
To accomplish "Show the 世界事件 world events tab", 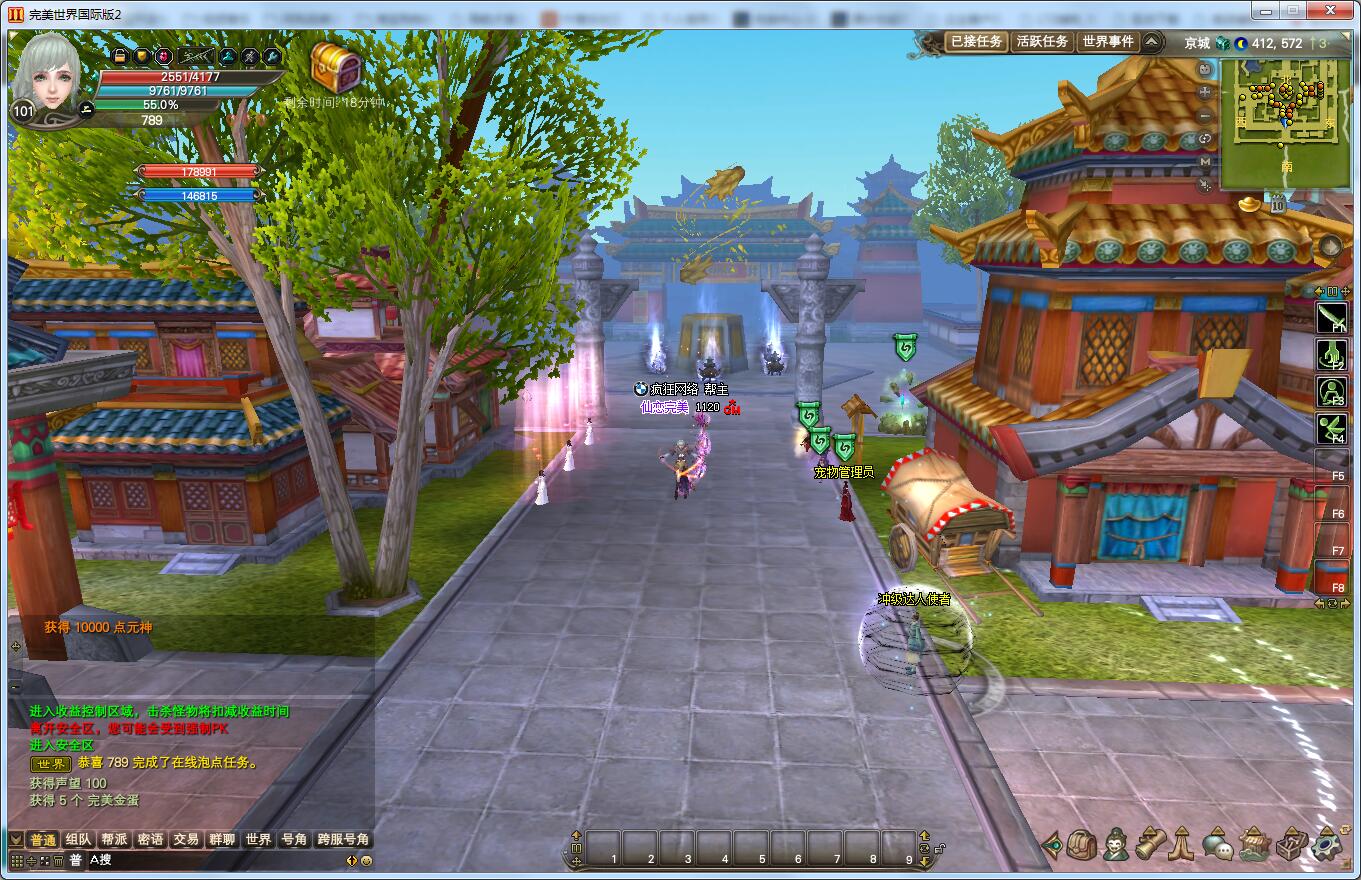I will point(1108,42).
